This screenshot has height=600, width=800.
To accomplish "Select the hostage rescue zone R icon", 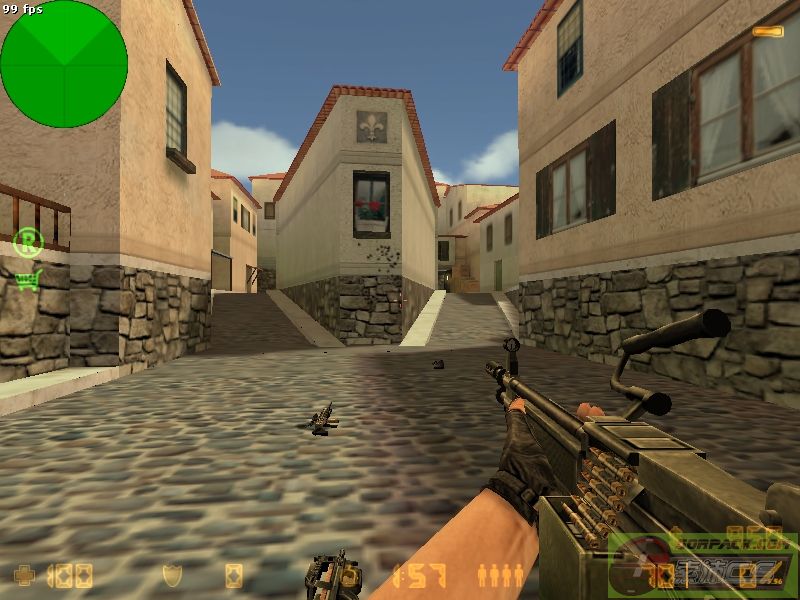I will (29, 243).
